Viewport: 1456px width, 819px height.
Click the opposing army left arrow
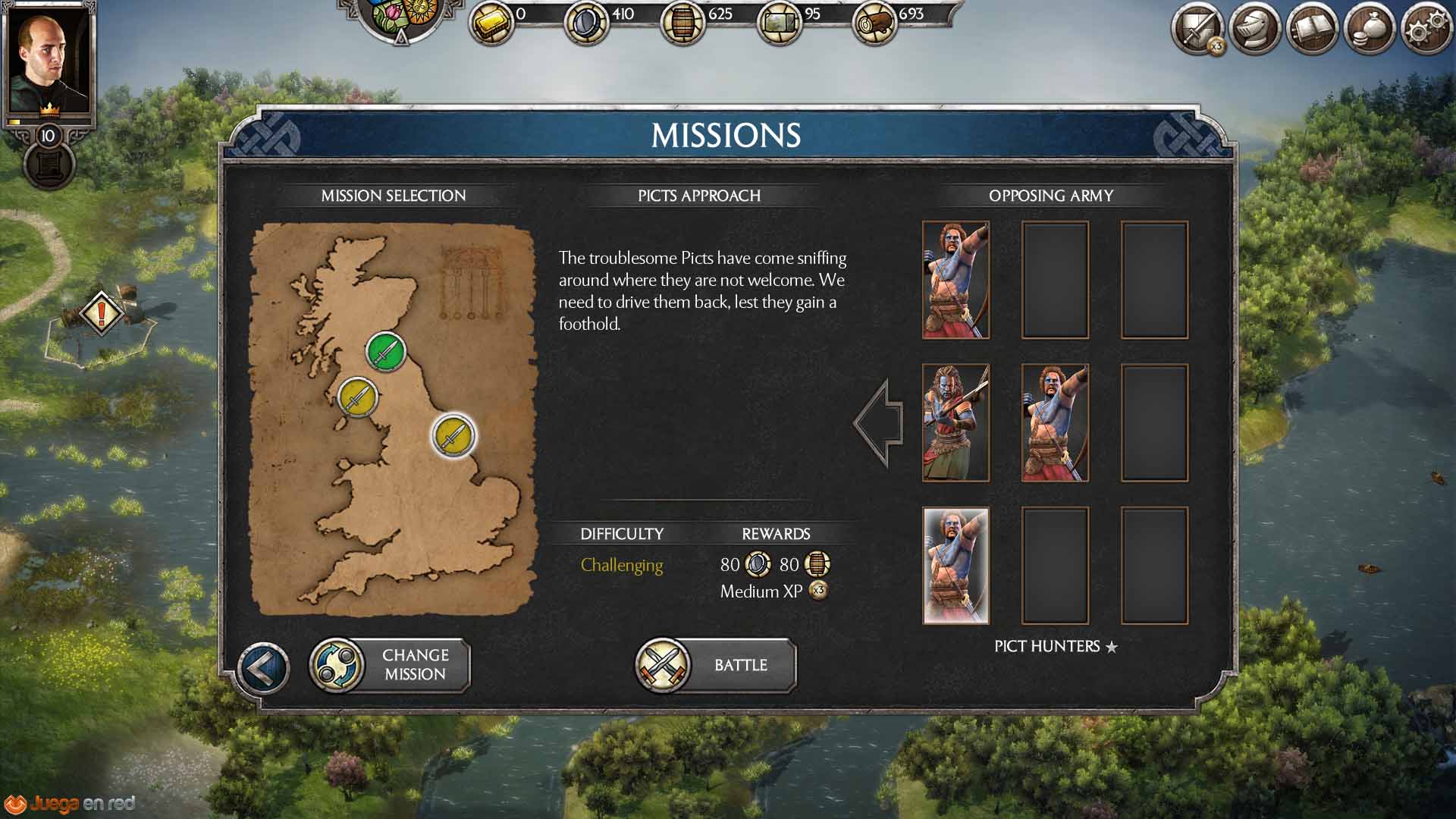pyautogui.click(x=879, y=423)
